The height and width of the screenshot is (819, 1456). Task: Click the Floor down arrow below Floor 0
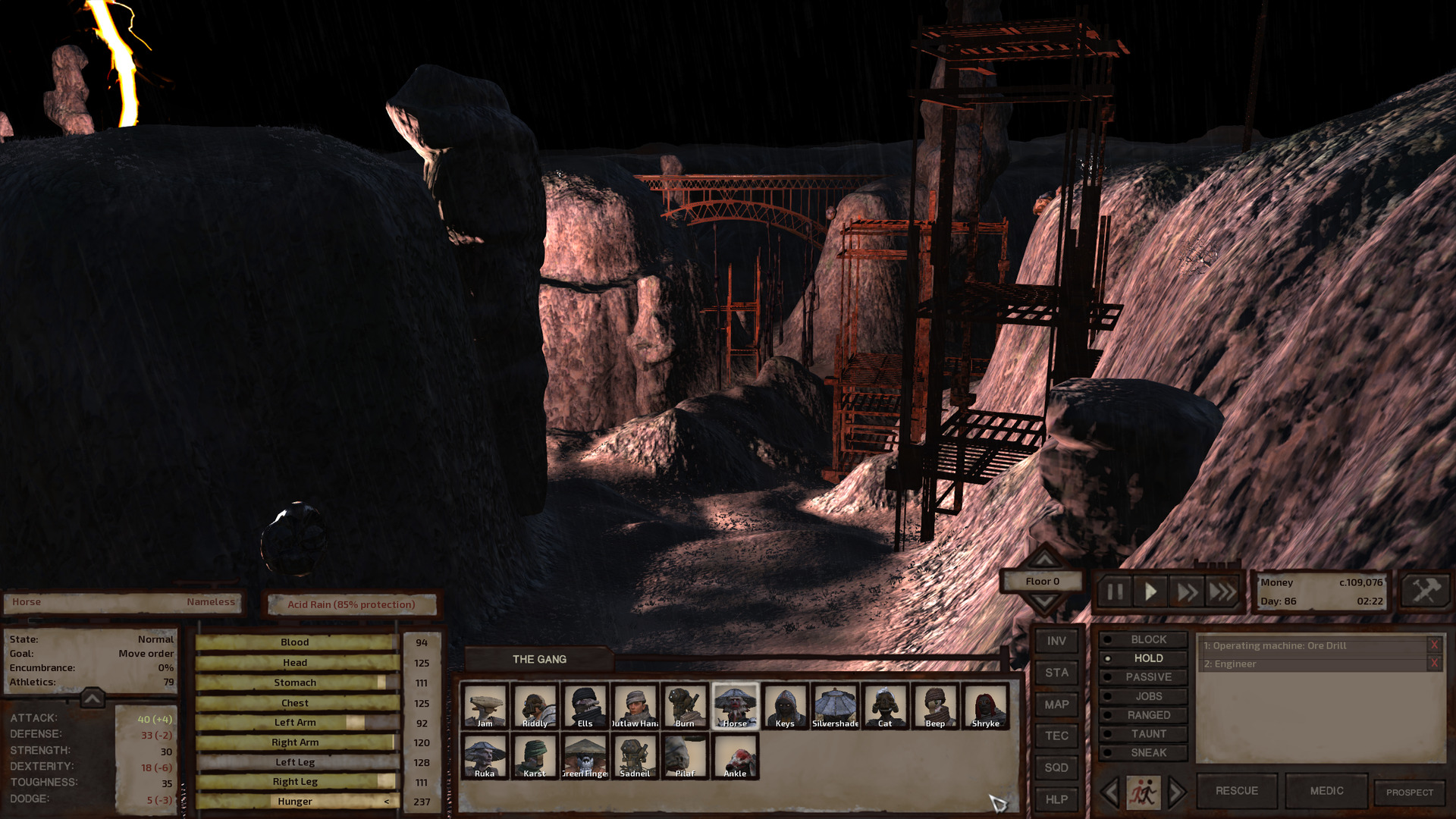[1046, 601]
